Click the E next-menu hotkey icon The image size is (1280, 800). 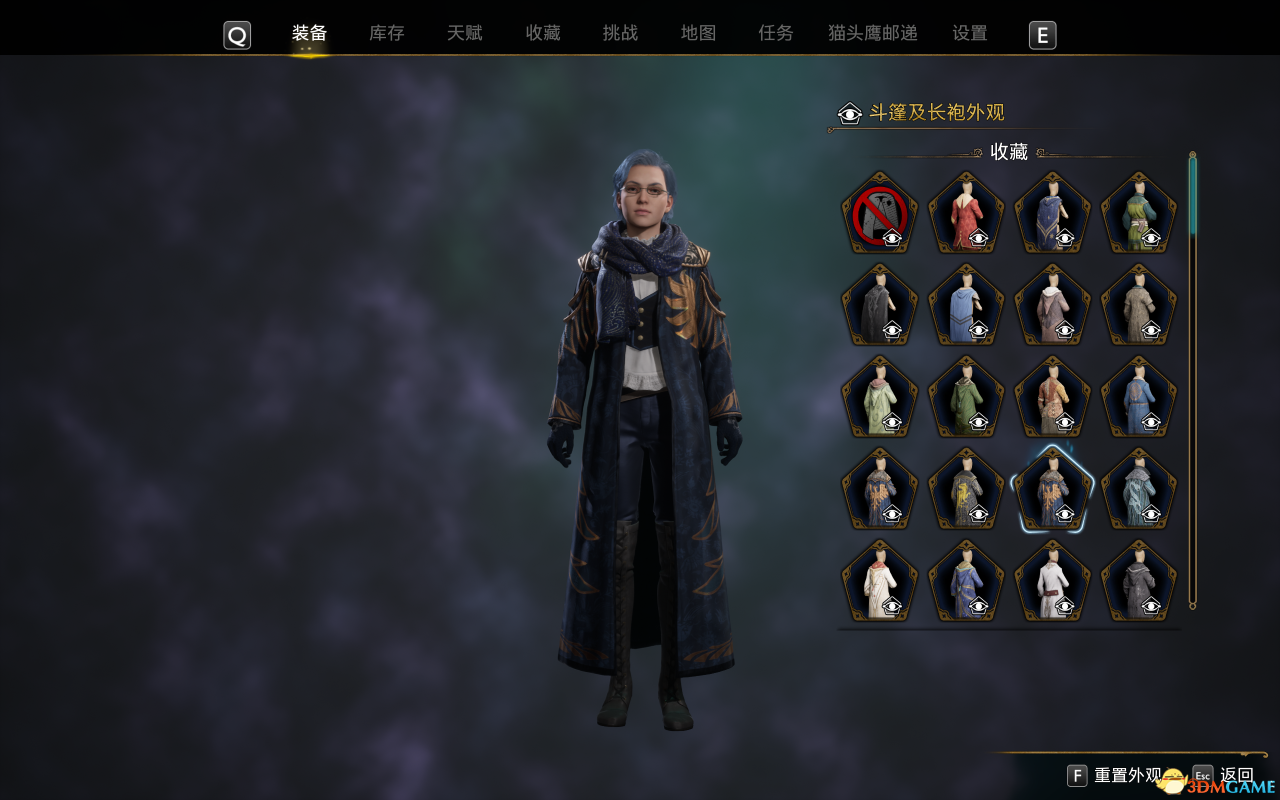[1042, 35]
